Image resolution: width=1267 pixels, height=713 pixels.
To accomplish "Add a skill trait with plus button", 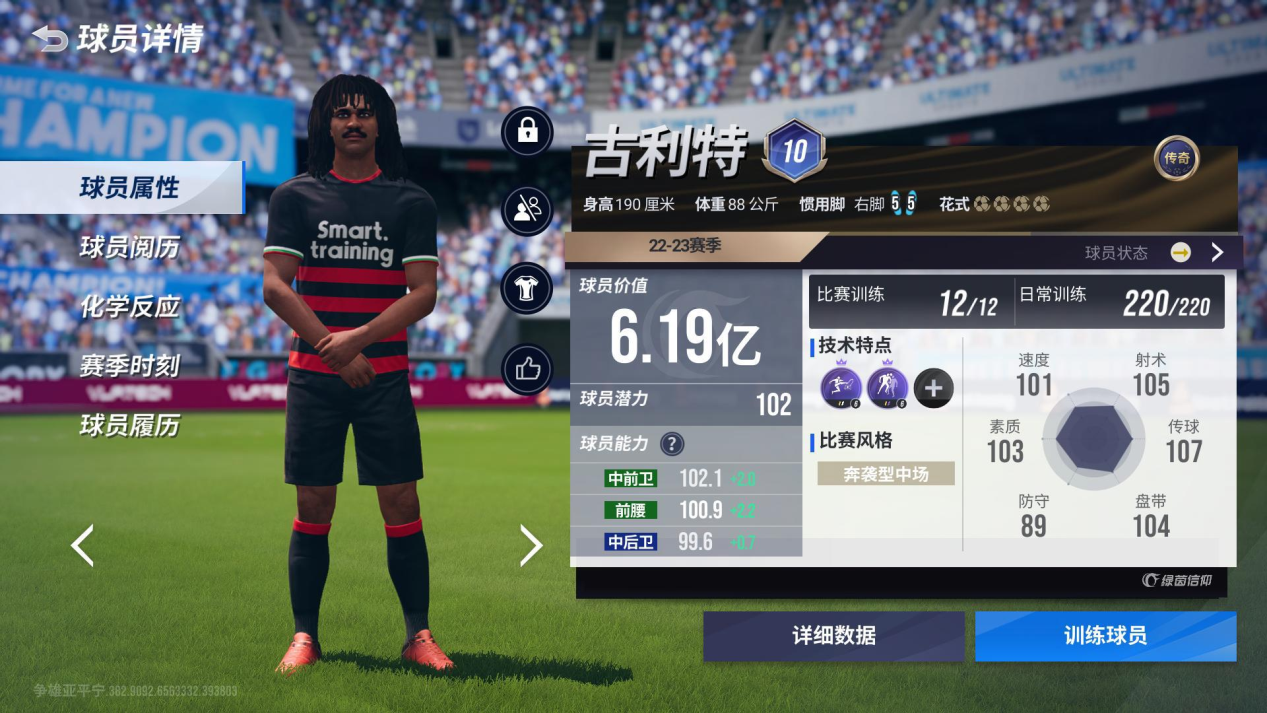I will [933, 388].
